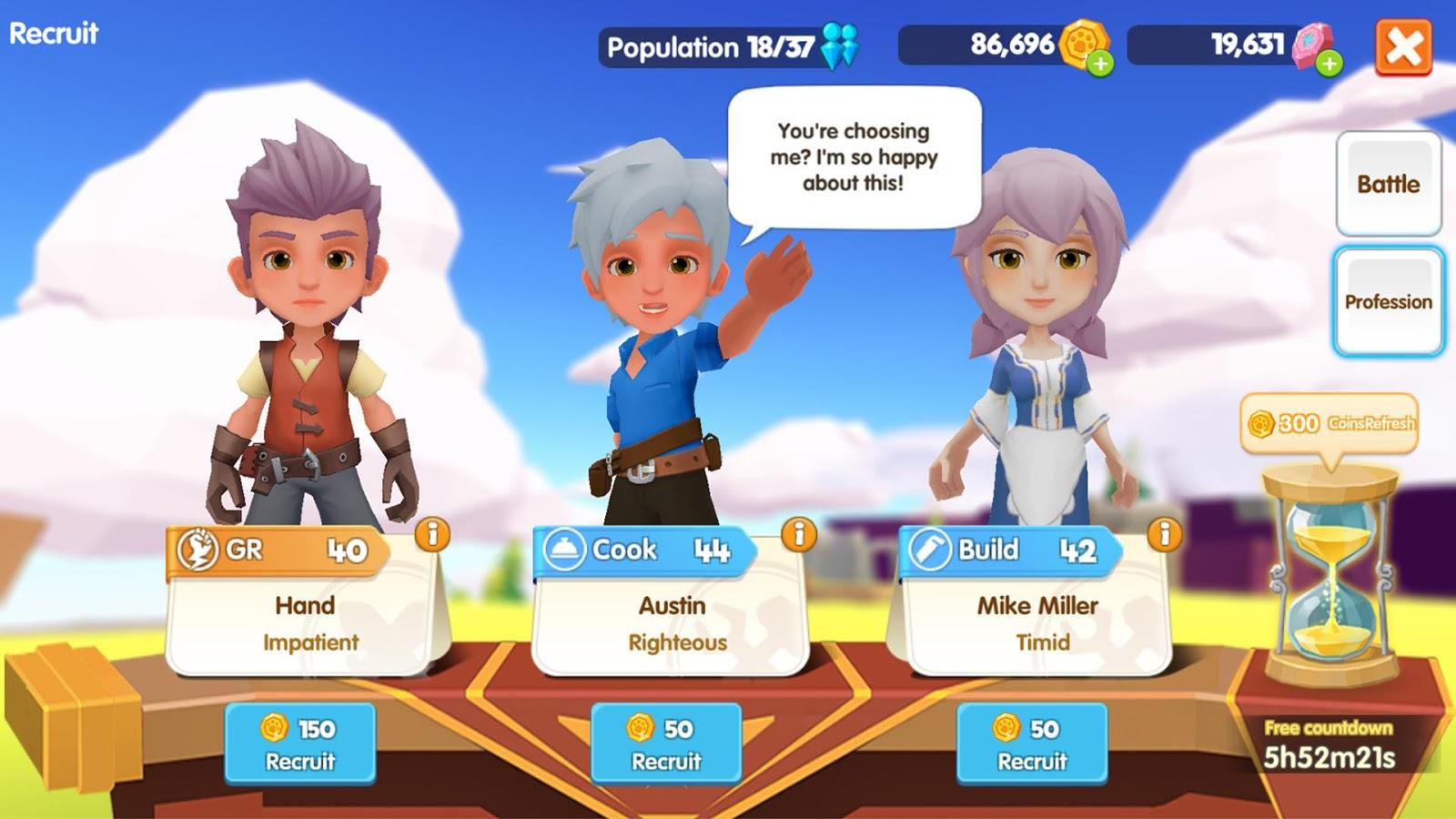Close the Recruit screen
Screen dimensions: 1456x819
point(1403,46)
